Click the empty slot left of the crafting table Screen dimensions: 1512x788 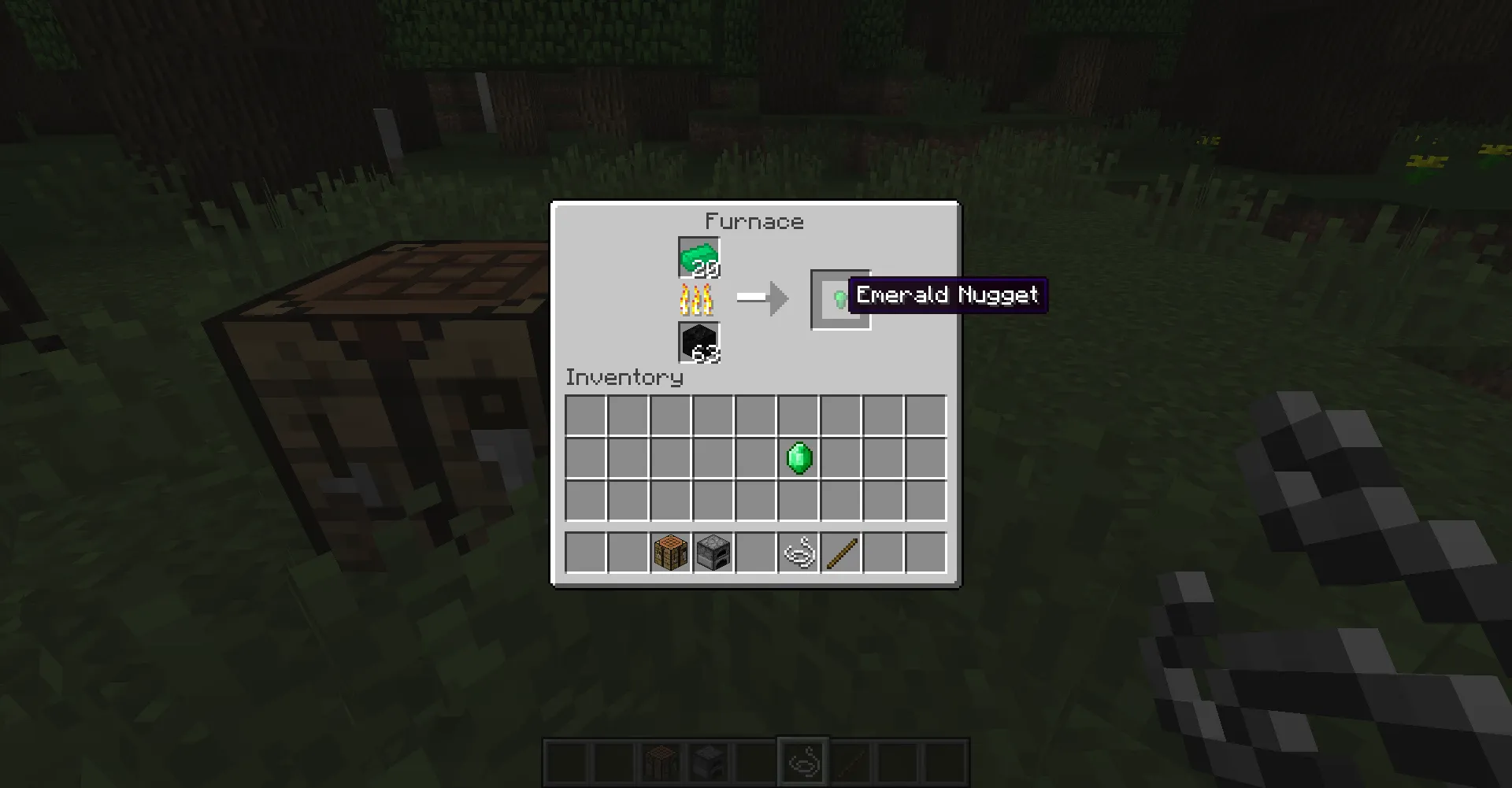click(x=628, y=552)
